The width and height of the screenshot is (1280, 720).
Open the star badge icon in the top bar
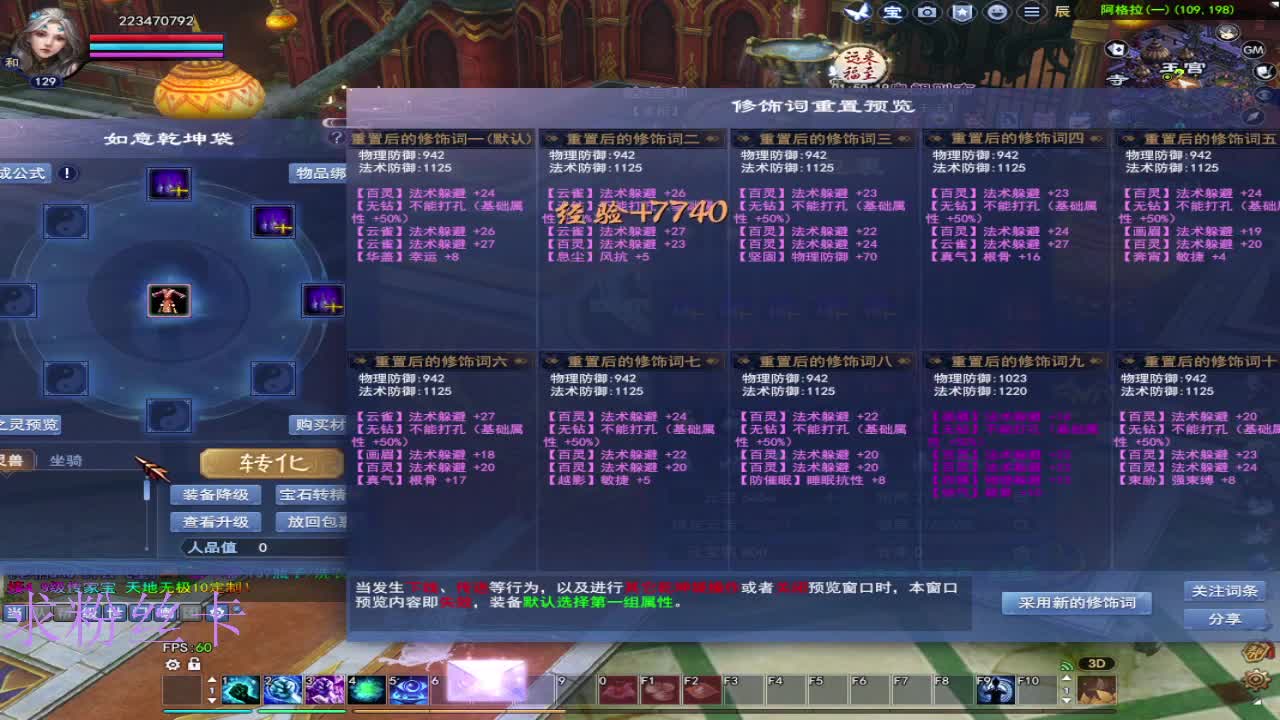(962, 13)
